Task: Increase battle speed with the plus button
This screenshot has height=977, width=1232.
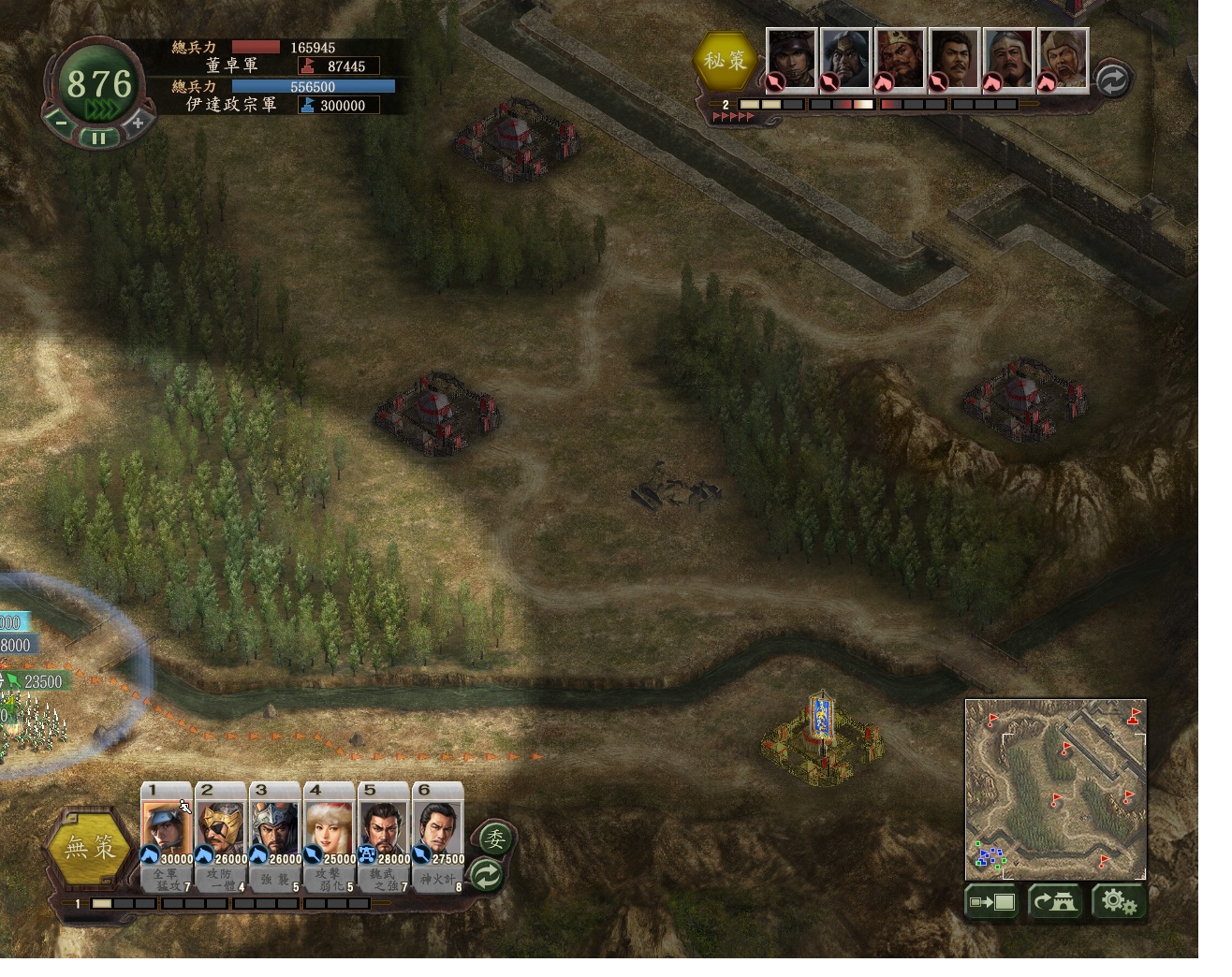Action: tap(138, 122)
